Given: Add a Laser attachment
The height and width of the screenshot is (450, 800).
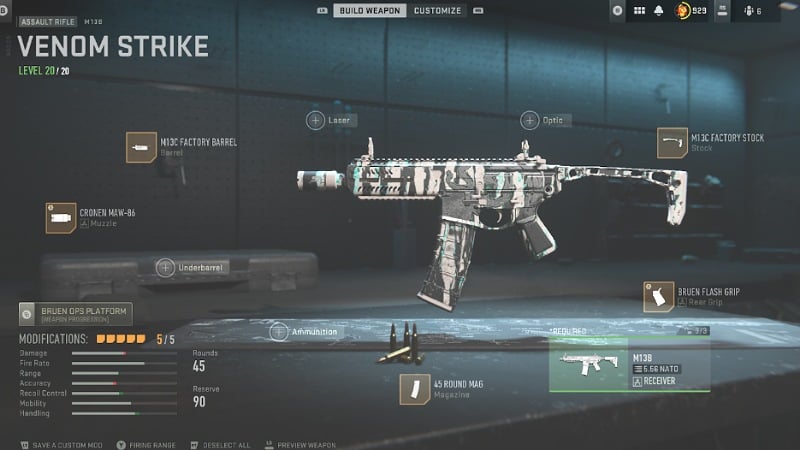Looking at the screenshot, I should click(315, 120).
